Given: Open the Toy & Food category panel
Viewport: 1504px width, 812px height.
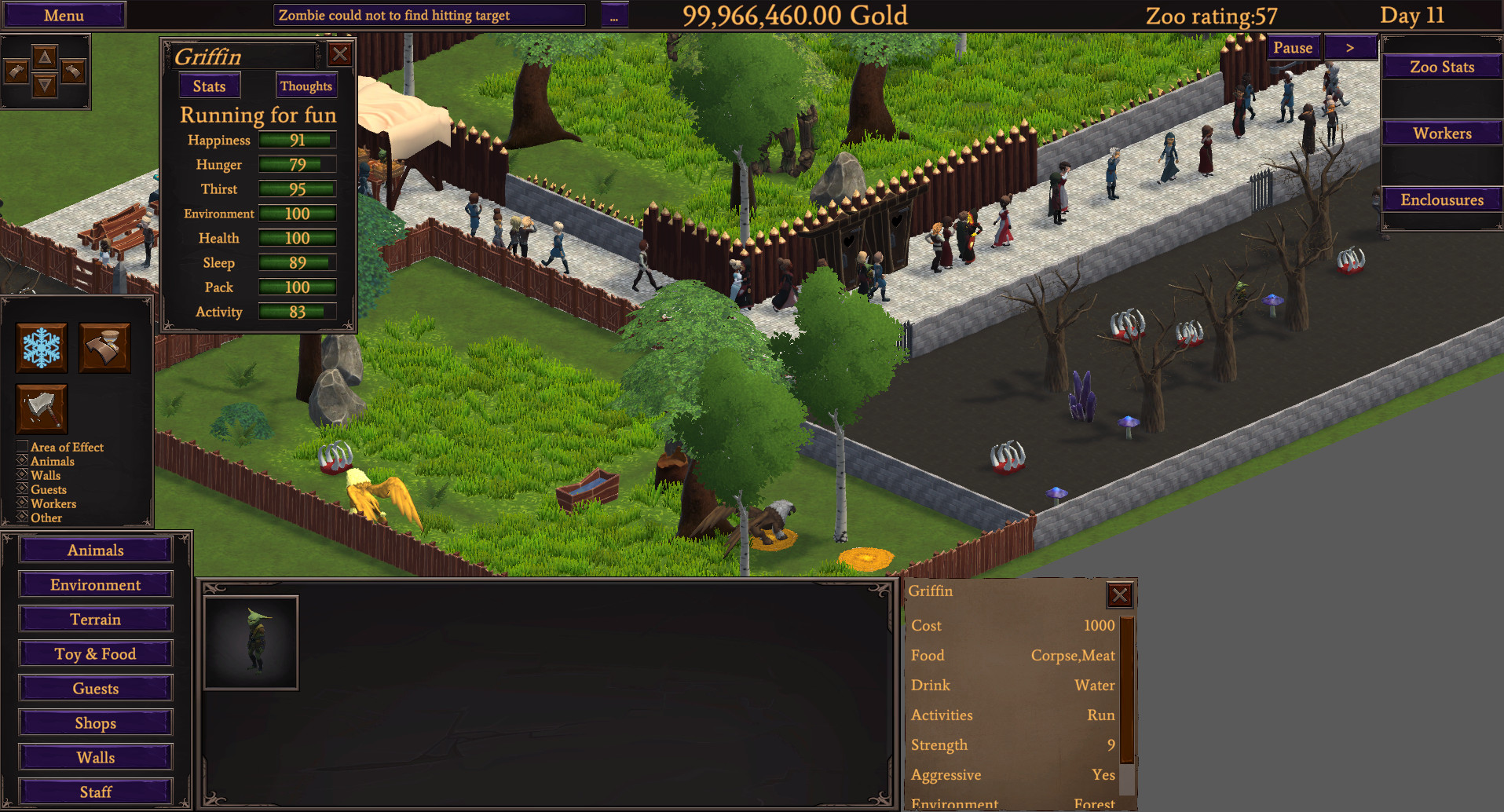Looking at the screenshot, I should click(x=95, y=653).
